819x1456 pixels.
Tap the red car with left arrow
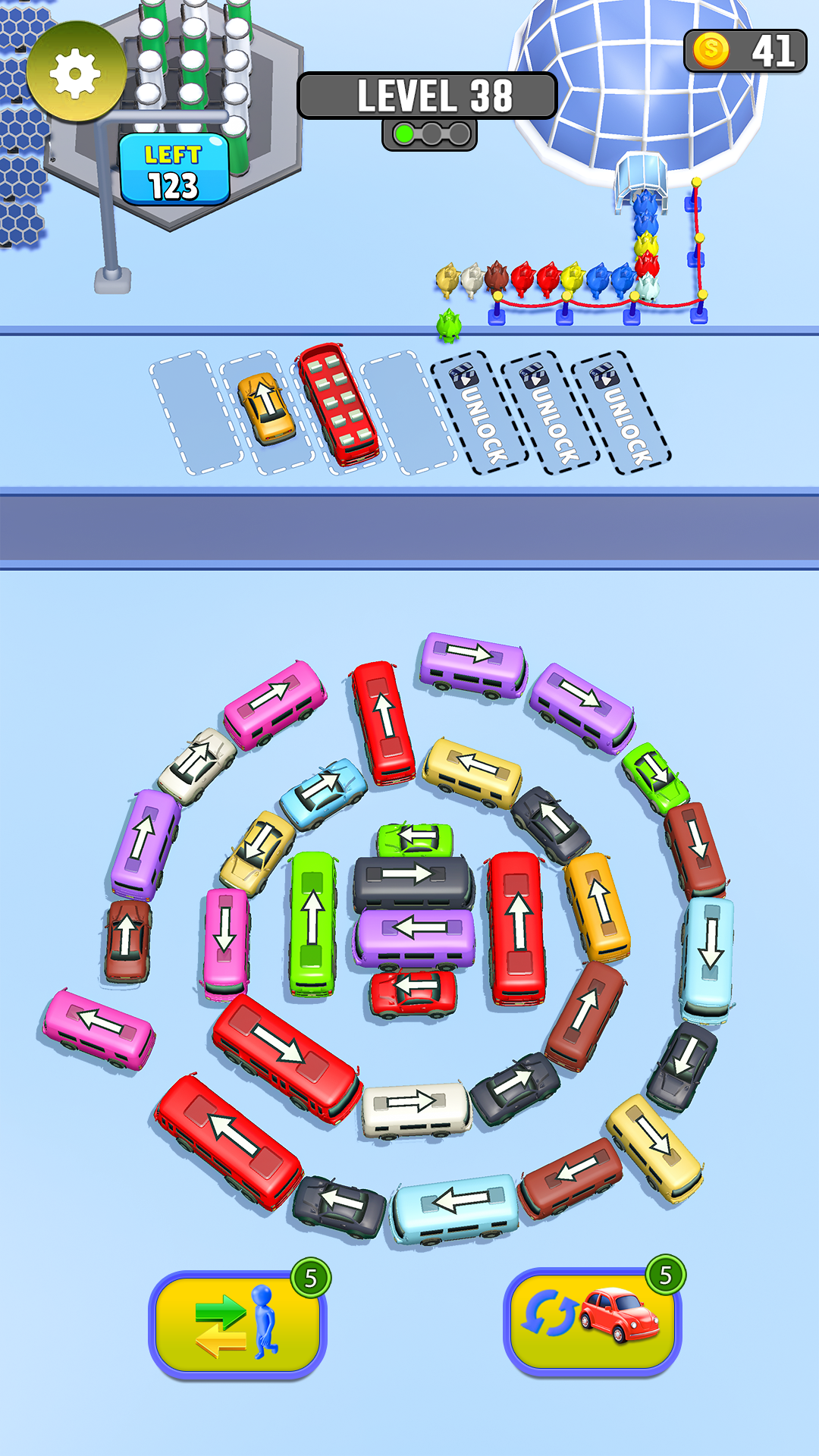pos(413,990)
